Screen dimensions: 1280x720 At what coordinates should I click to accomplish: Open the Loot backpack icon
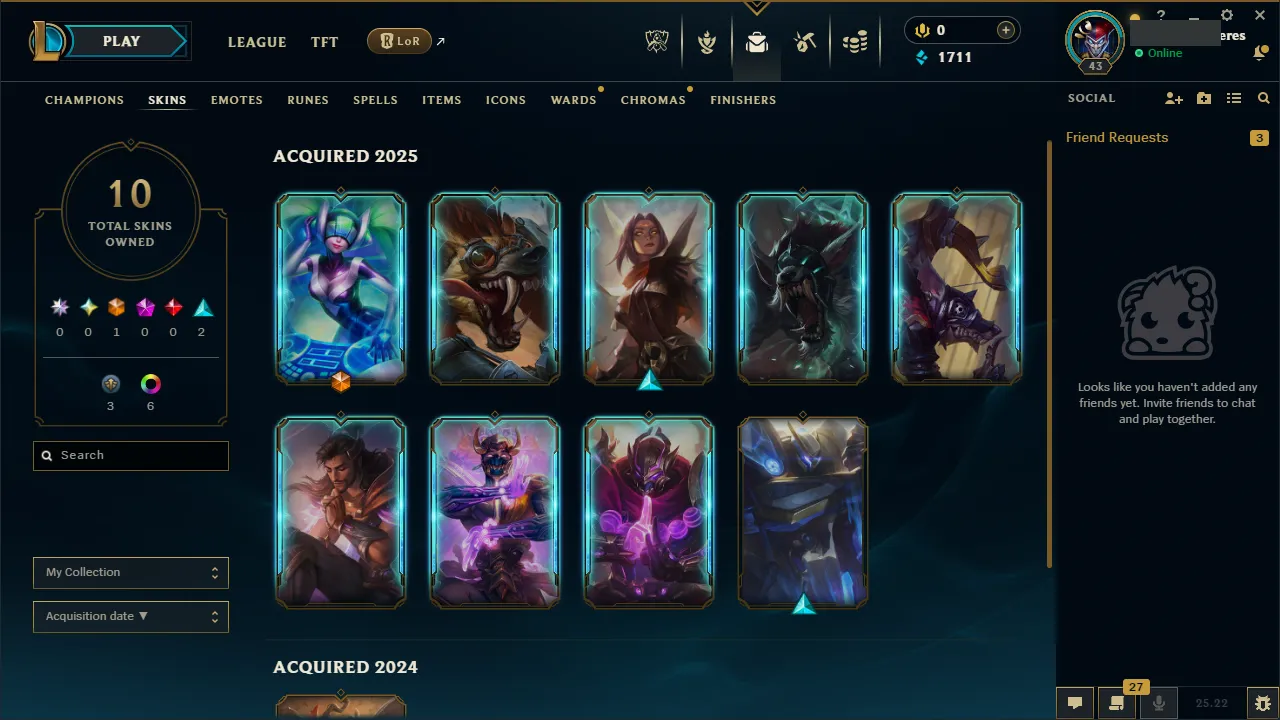coord(756,41)
